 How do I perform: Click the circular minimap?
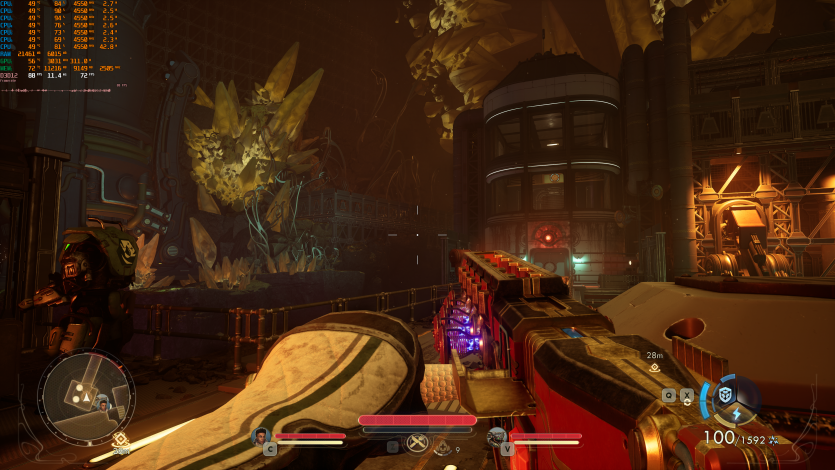click(x=86, y=387)
